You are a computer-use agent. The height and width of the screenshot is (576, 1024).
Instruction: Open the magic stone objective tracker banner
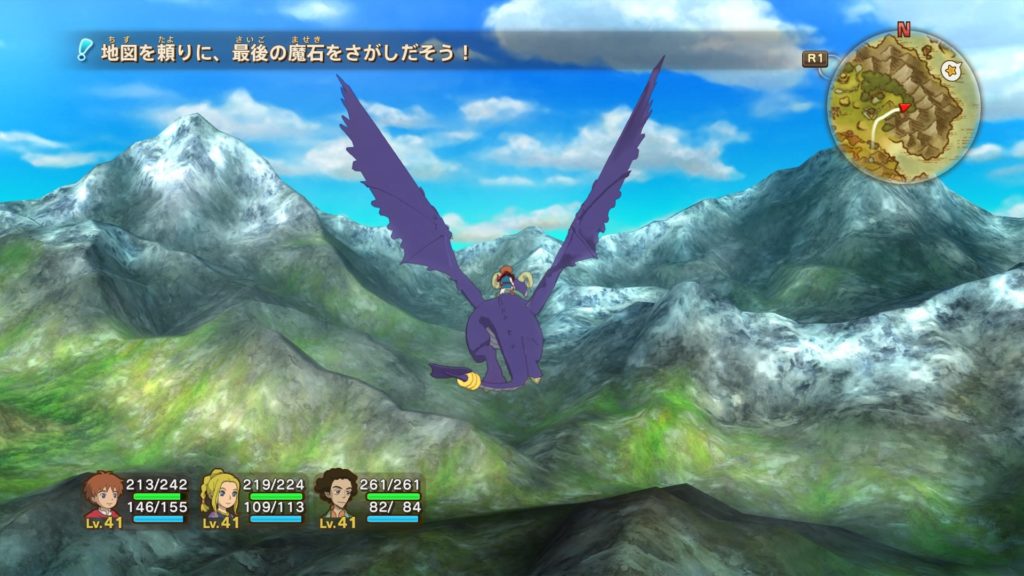point(285,53)
